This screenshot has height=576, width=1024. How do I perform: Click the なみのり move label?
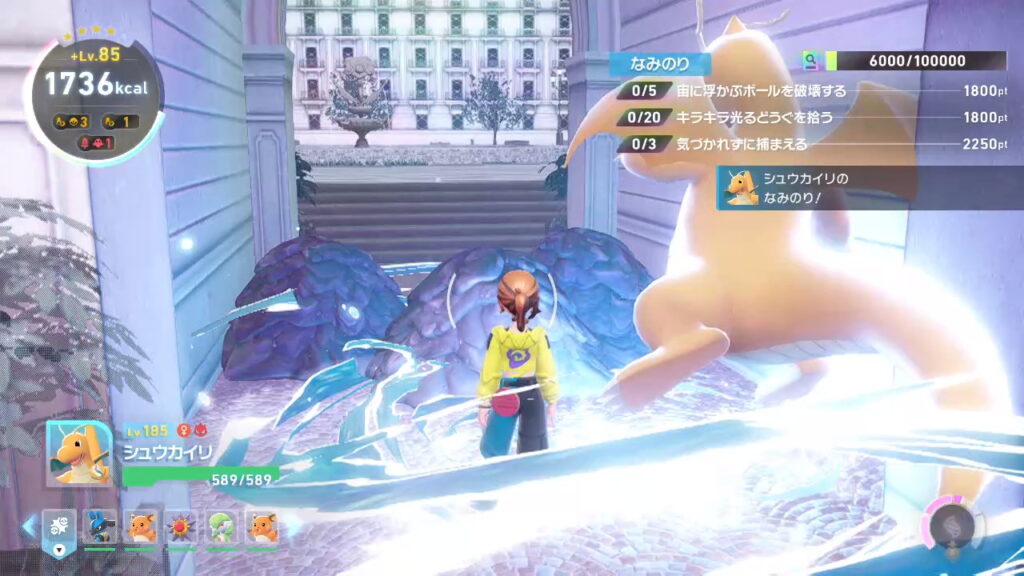pyautogui.click(x=660, y=64)
